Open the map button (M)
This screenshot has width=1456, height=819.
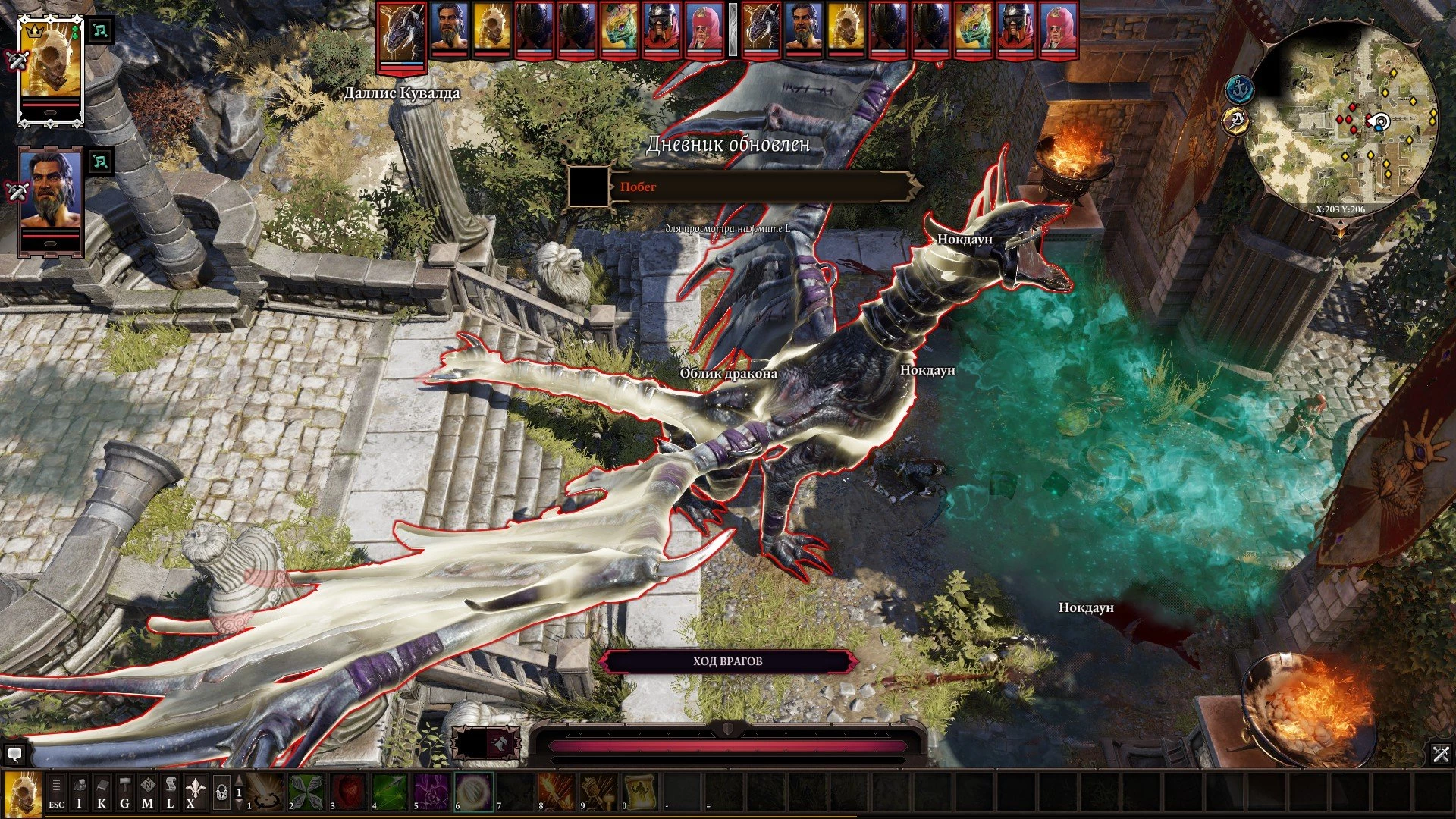tap(147, 792)
